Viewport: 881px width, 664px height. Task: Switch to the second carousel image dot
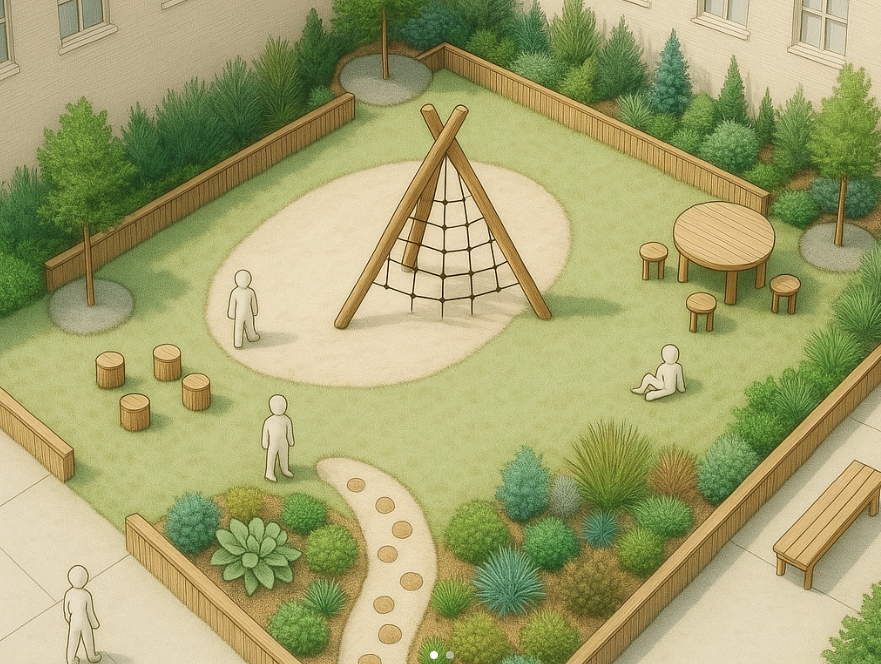(449, 655)
